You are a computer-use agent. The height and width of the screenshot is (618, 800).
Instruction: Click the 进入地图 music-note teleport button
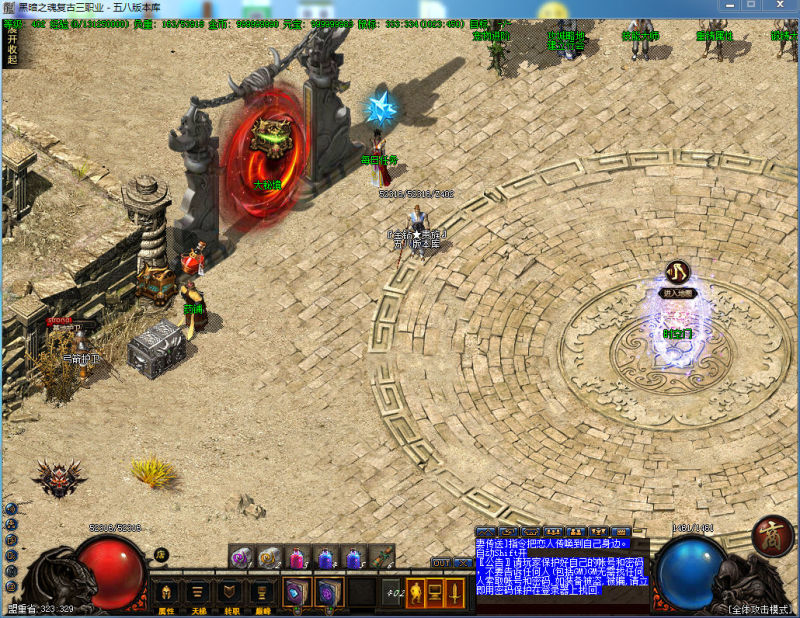[679, 272]
